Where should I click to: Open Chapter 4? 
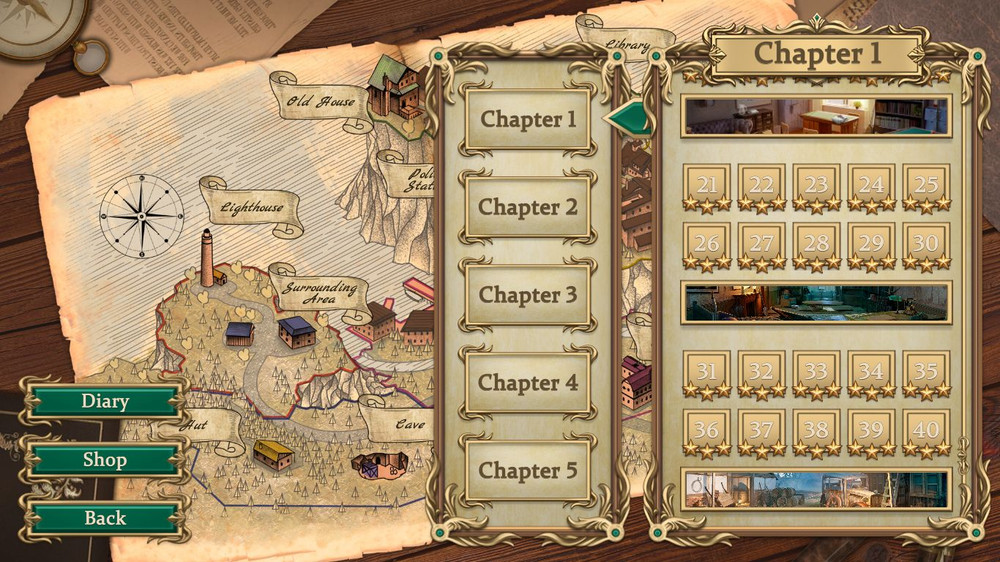[x=528, y=383]
